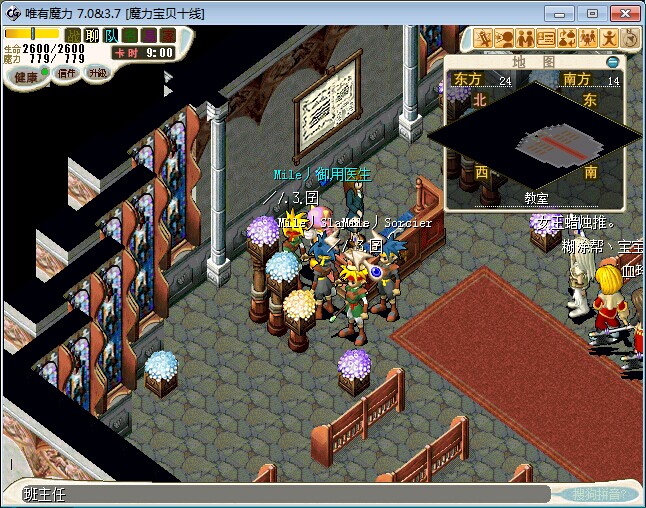The width and height of the screenshot is (646, 508).
Task: Click the family group icon
Action: pos(589,38)
